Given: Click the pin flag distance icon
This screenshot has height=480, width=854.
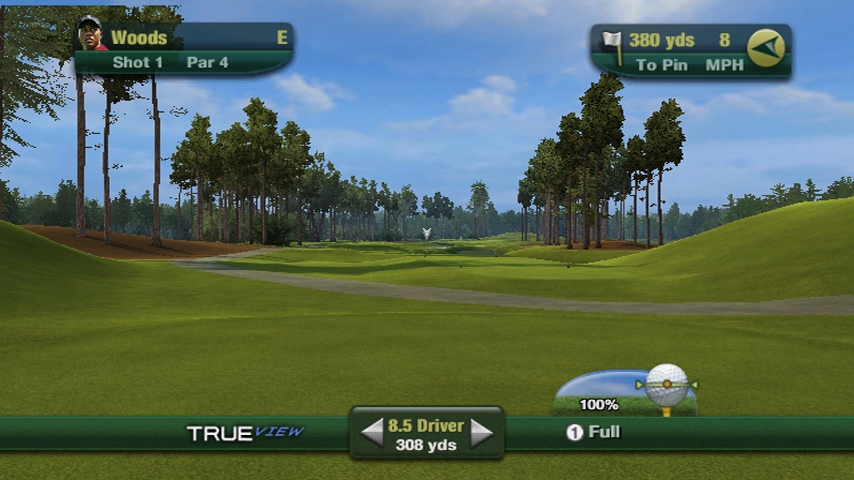Looking at the screenshot, I should 612,44.
